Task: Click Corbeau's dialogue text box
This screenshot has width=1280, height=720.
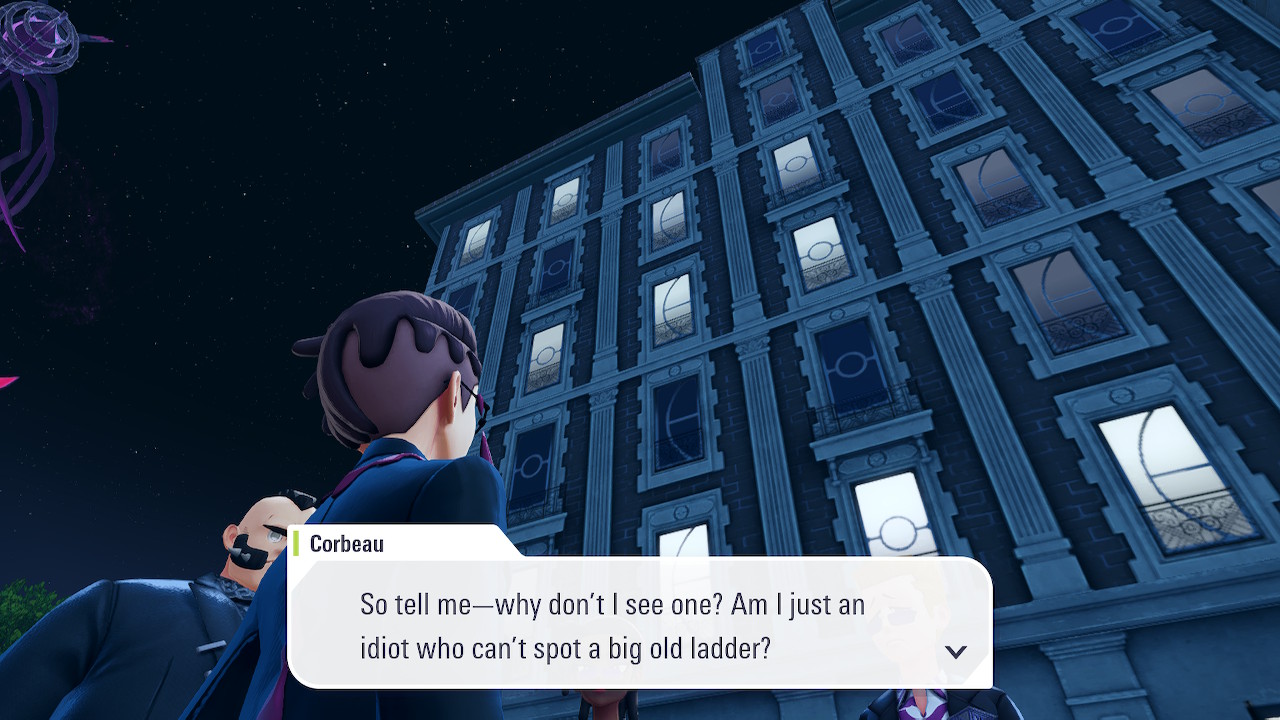Action: (x=640, y=625)
